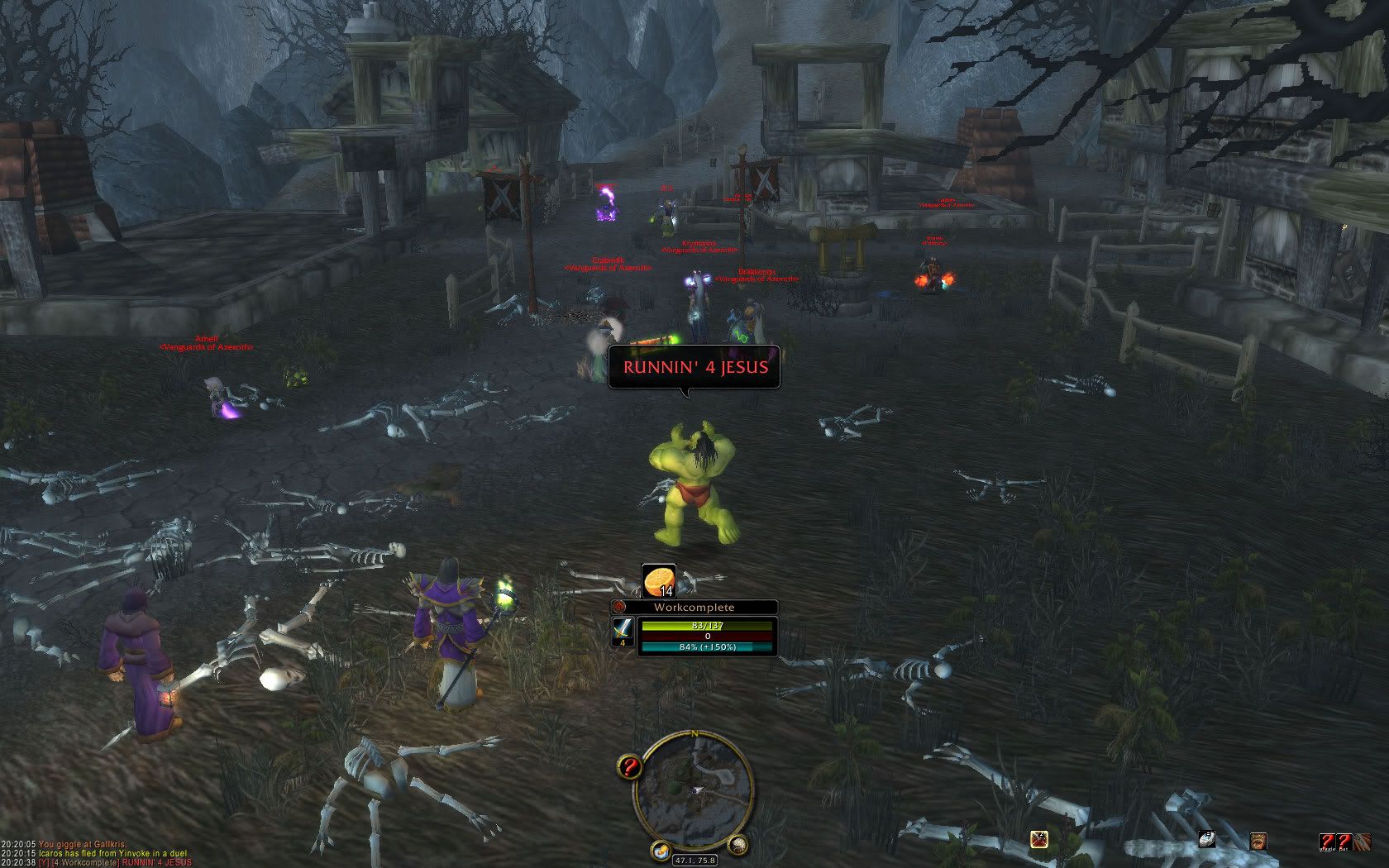Activate the pat macro on the action bar
The image size is (1389, 868).
(1344, 840)
